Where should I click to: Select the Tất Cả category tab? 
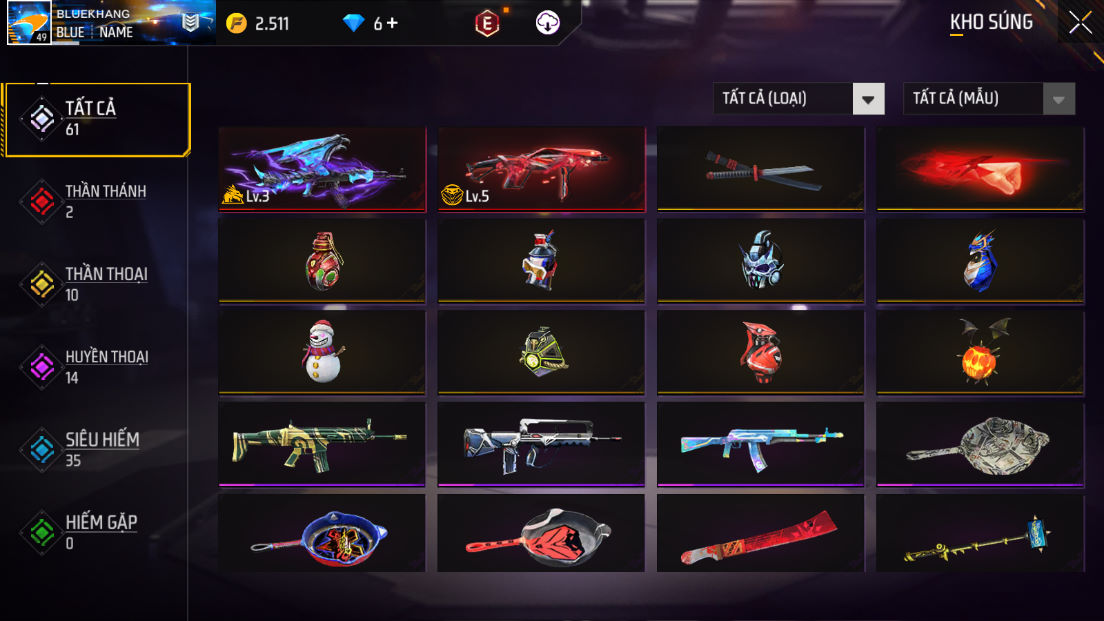96,119
